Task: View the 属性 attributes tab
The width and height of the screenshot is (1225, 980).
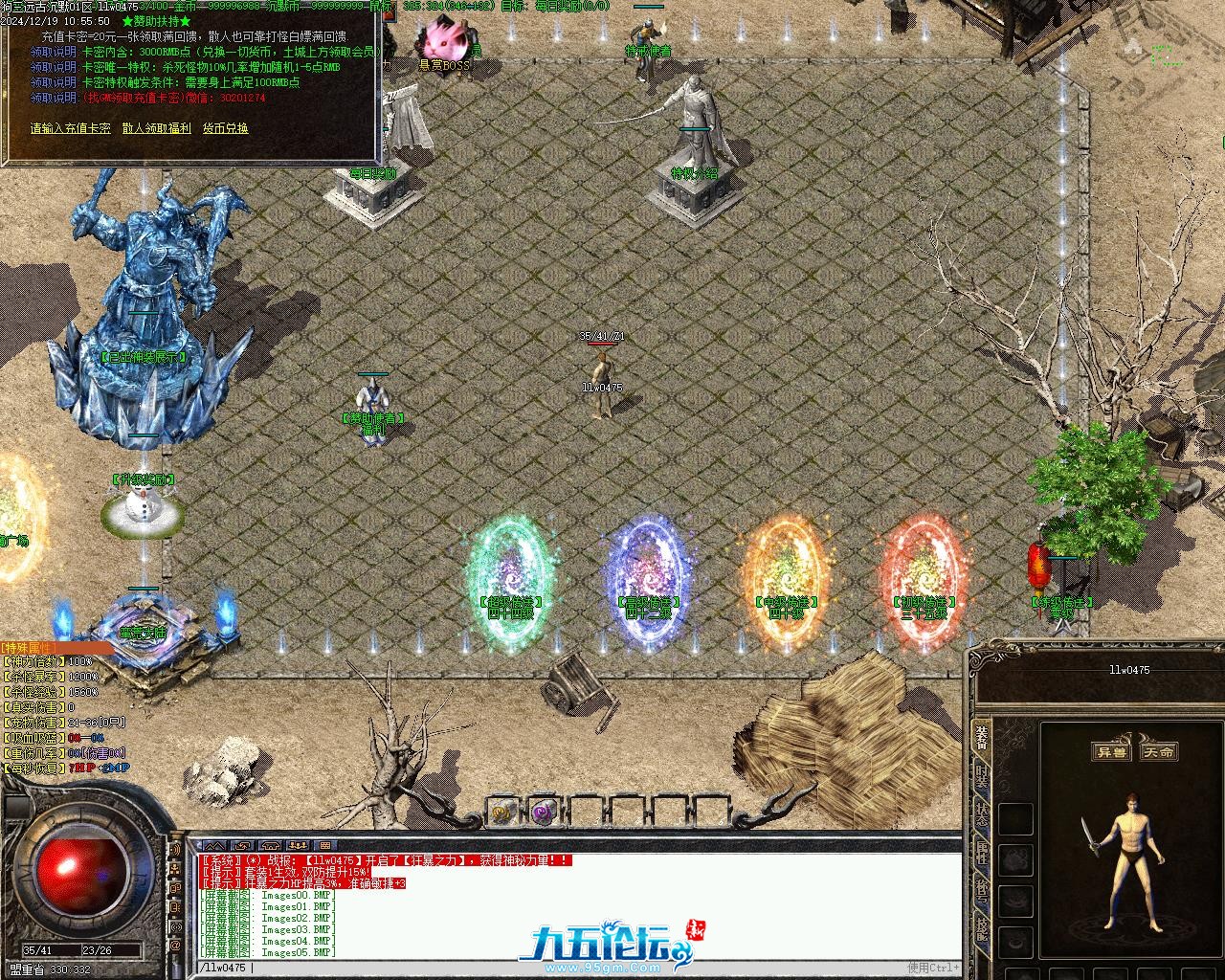Action: (982, 853)
